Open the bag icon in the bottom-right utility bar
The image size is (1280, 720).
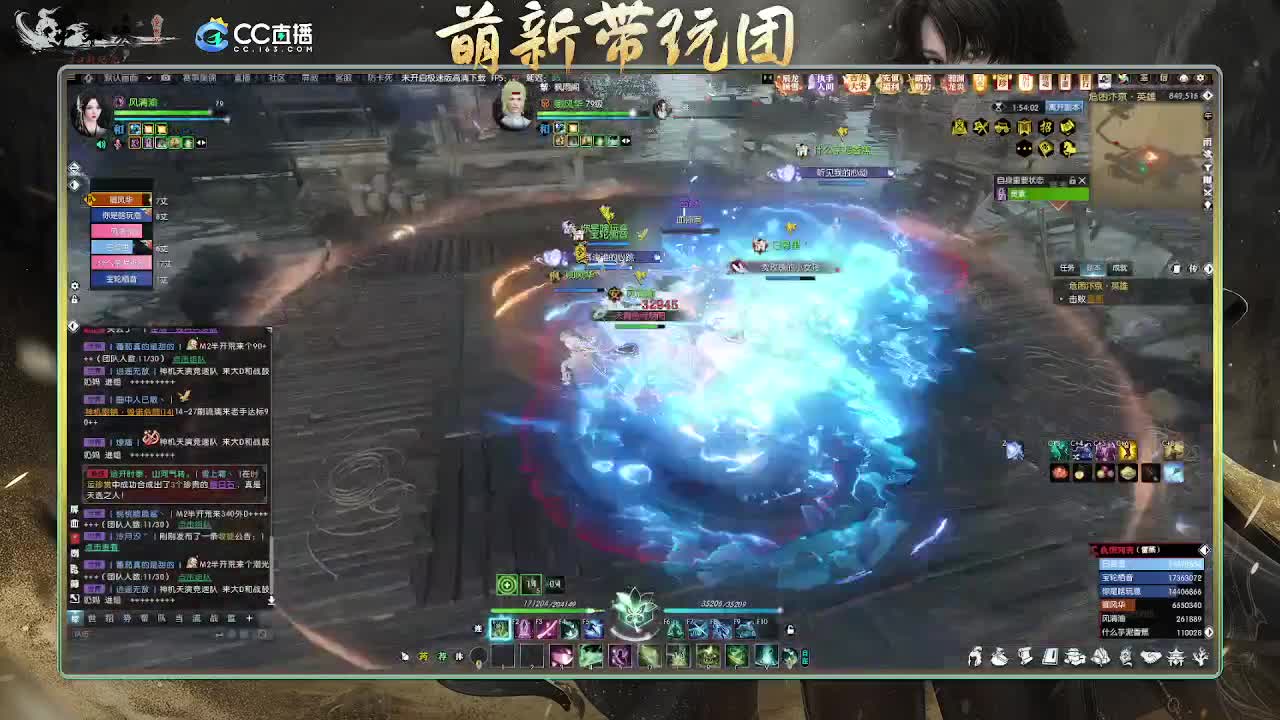[998, 656]
